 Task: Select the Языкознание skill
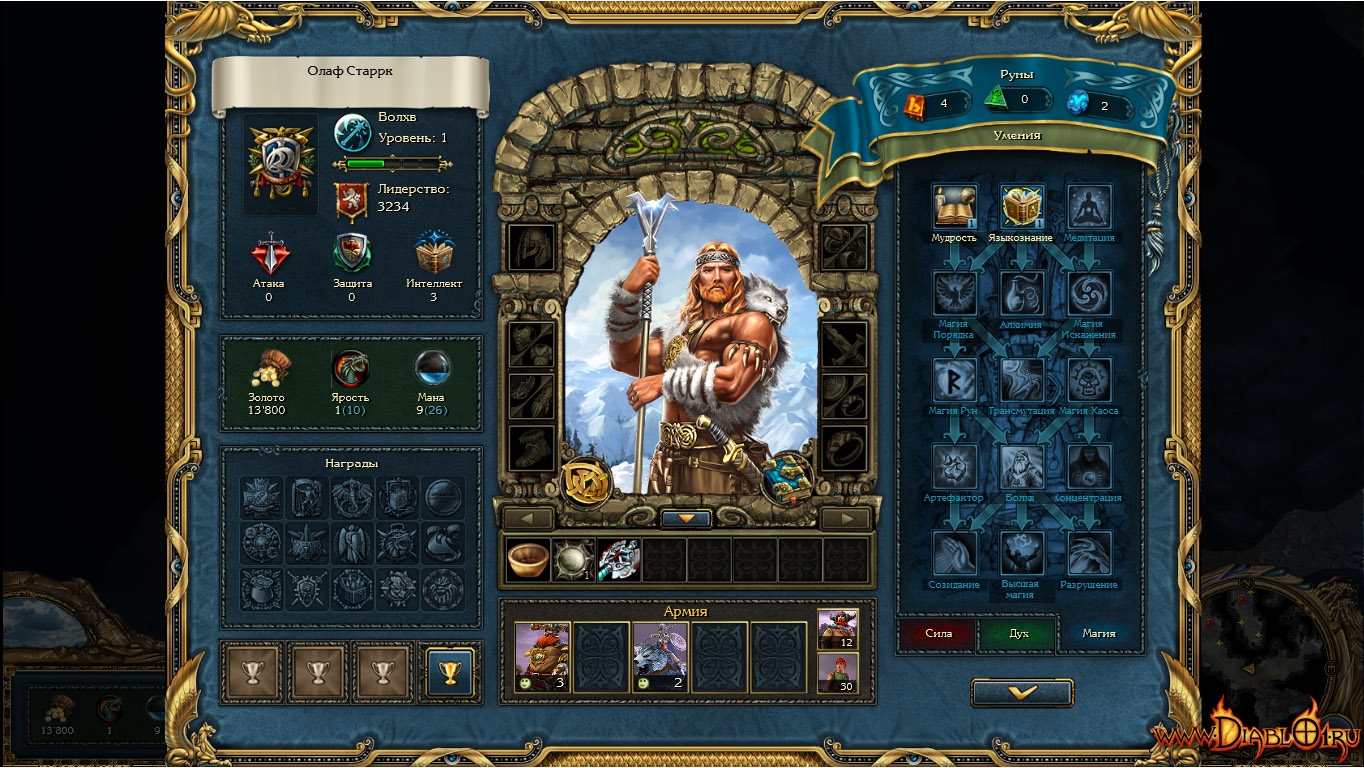pos(1022,207)
